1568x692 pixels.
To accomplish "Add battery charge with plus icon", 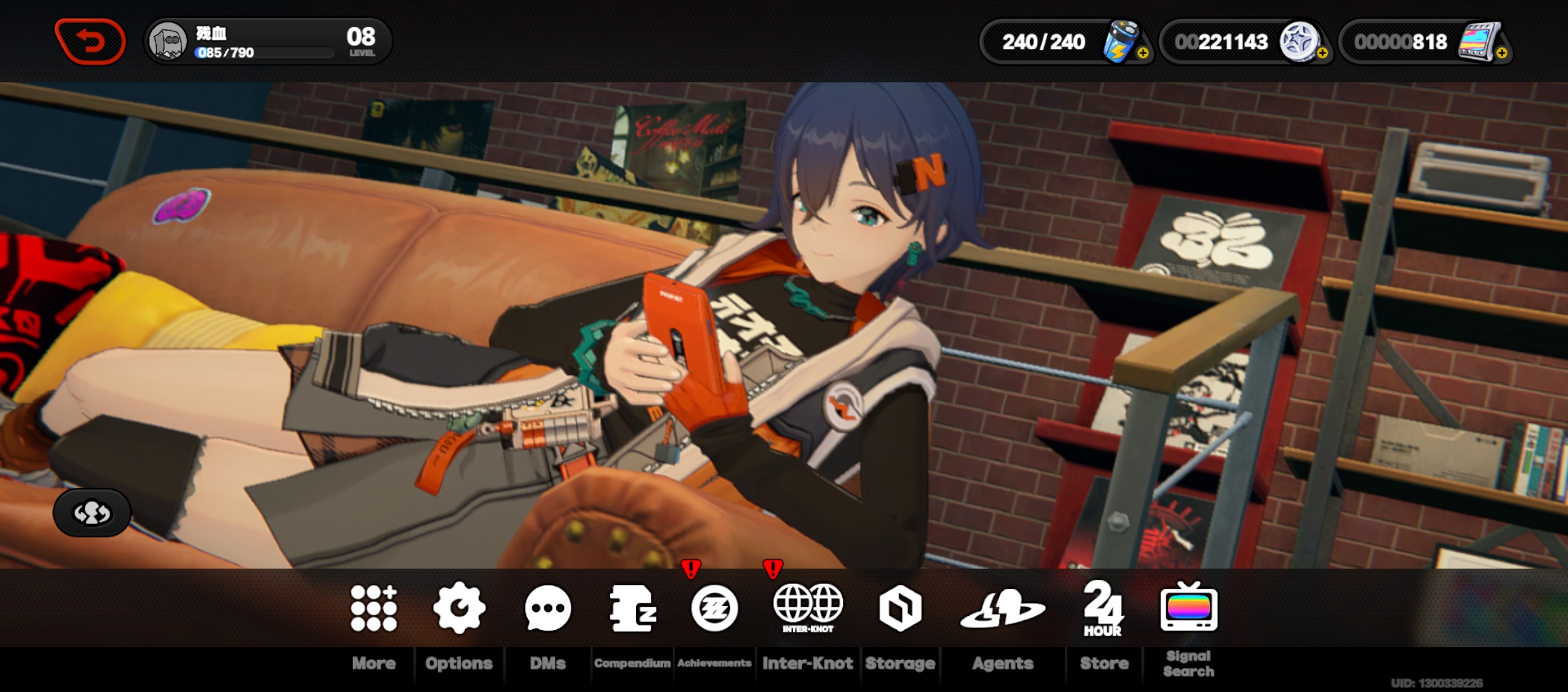I will (1143, 53).
